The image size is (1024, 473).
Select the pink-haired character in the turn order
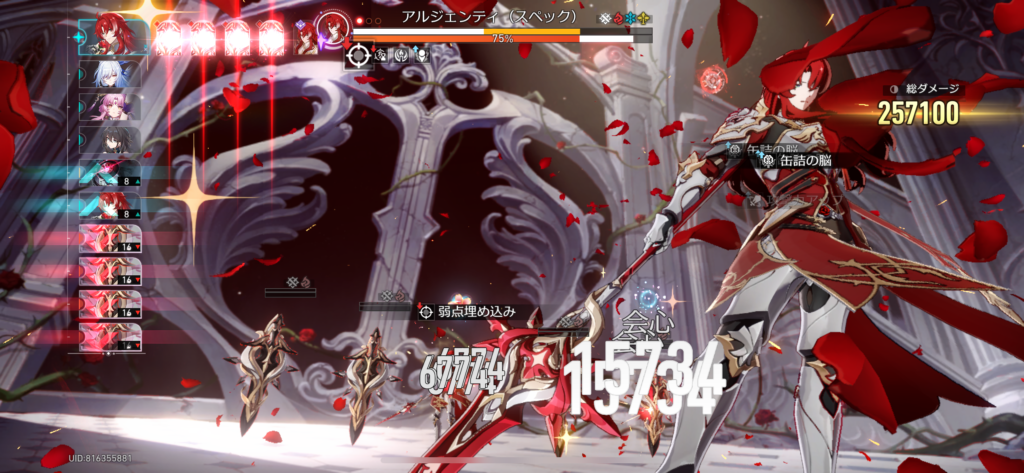point(110,107)
